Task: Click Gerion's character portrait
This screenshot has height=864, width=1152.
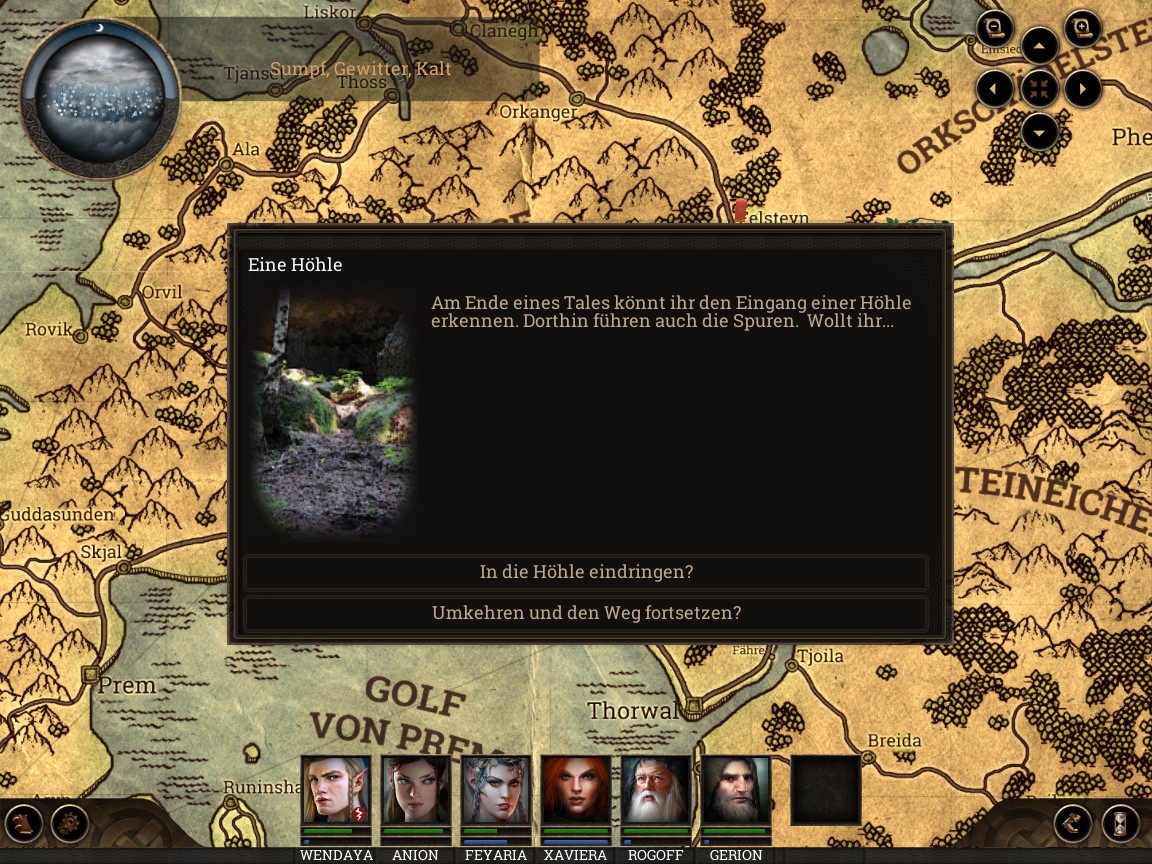Action: click(x=736, y=790)
